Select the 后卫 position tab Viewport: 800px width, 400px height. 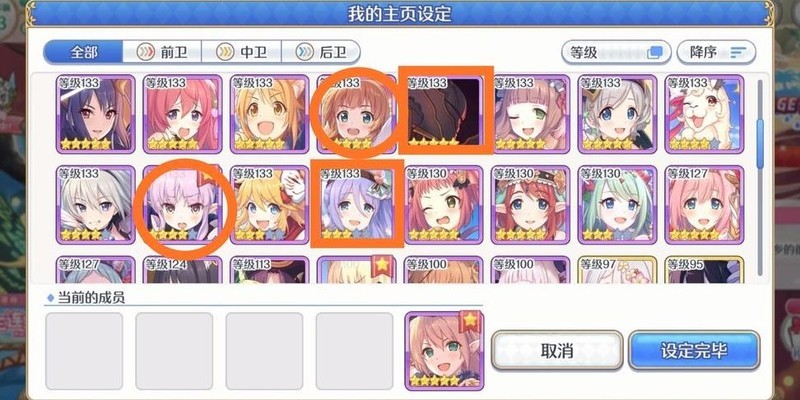[321, 52]
